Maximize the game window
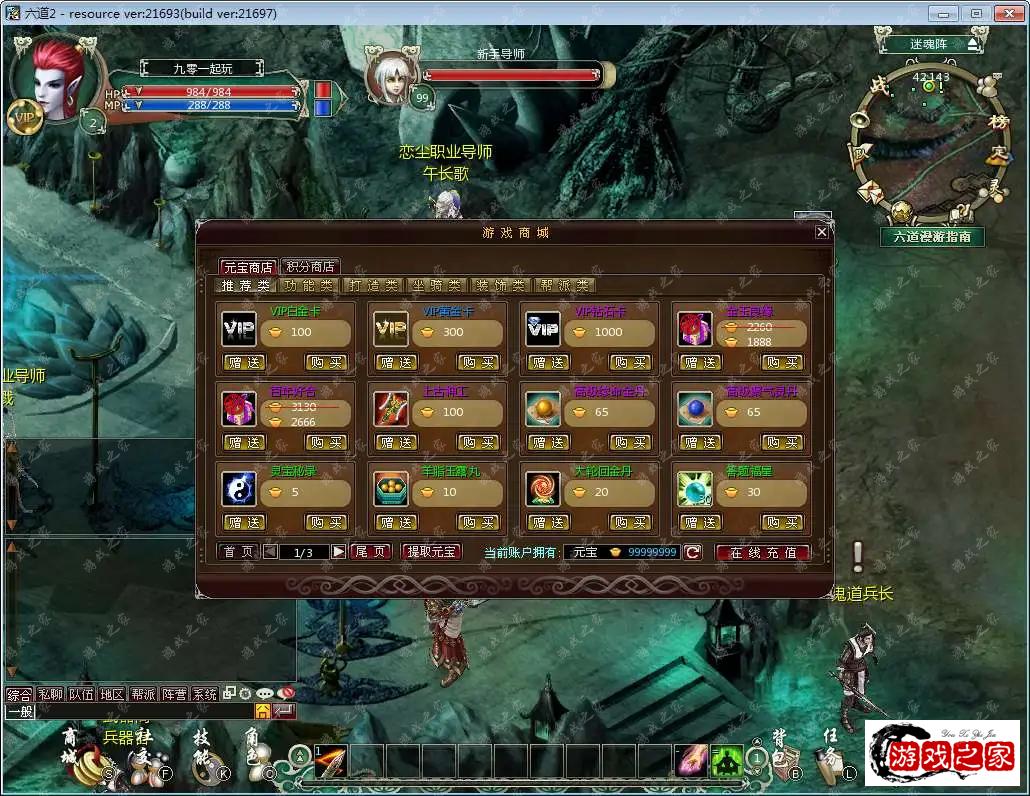Screen dimensions: 1030x796 pyautogui.click(x=976, y=13)
